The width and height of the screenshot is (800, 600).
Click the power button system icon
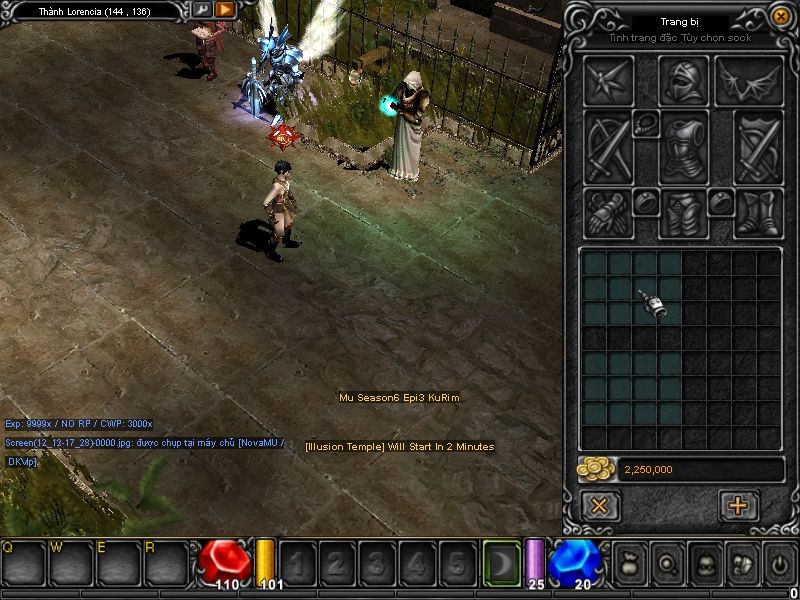pyautogui.click(x=779, y=564)
